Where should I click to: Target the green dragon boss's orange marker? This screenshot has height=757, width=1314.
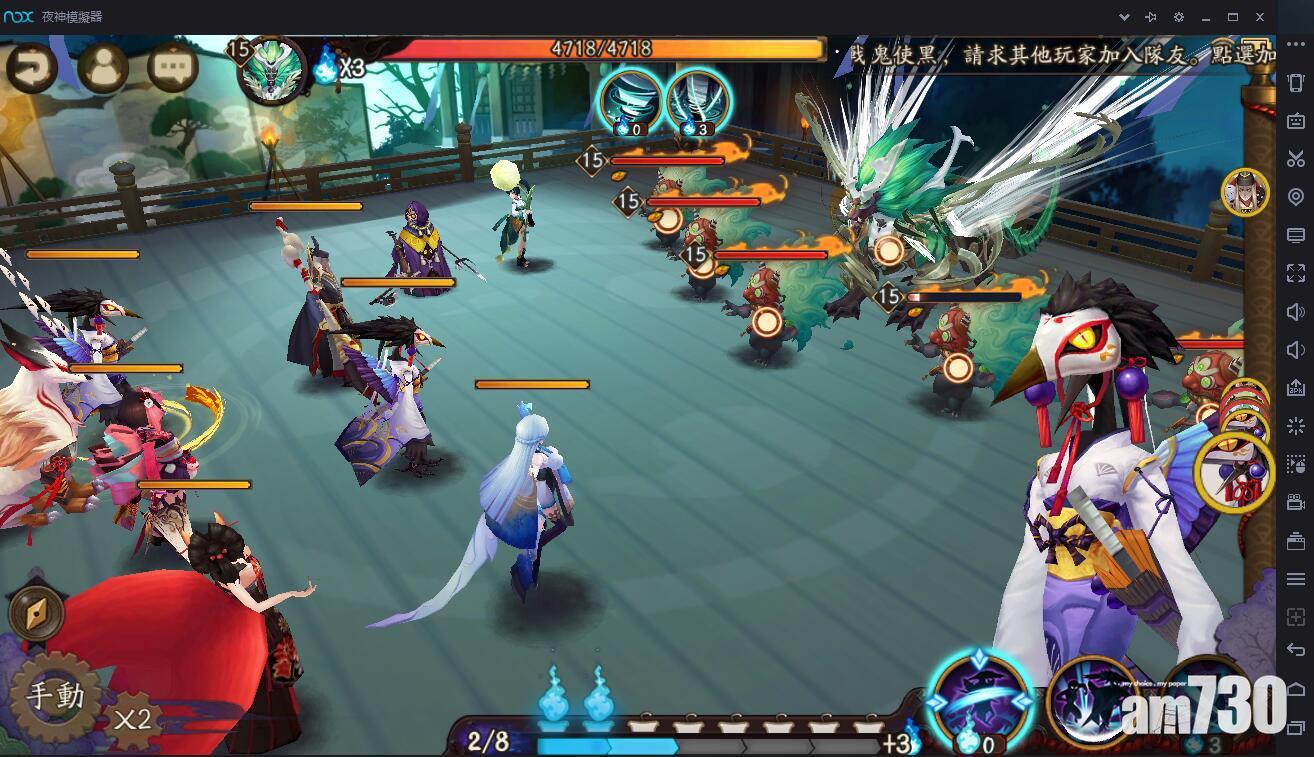point(888,250)
